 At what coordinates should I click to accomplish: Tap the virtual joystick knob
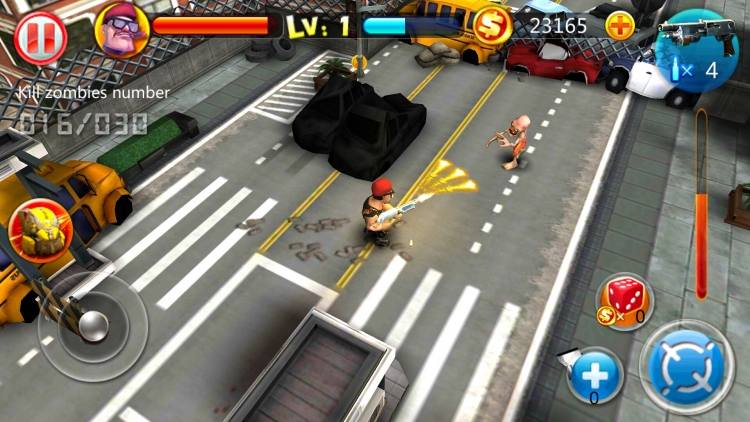click(x=91, y=327)
